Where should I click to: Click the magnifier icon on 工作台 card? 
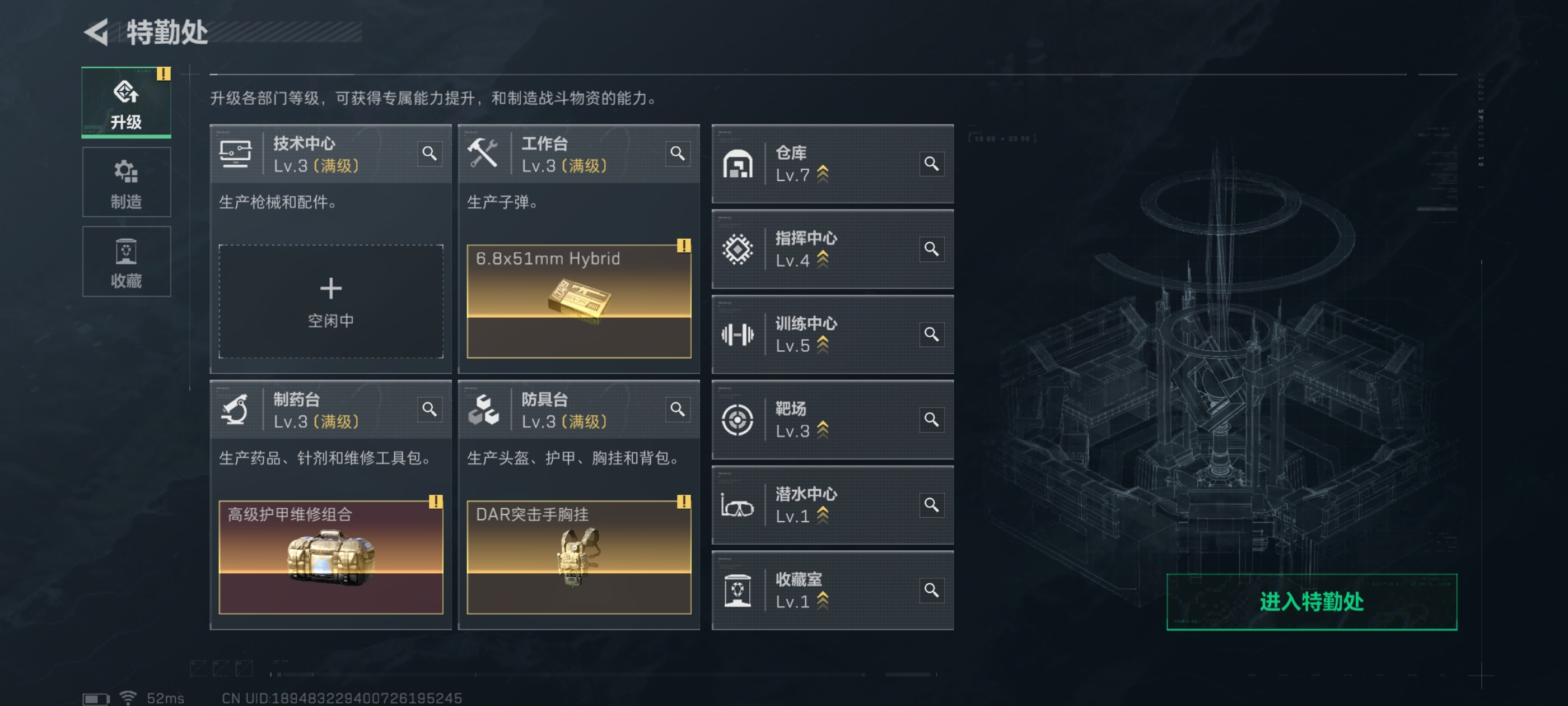click(x=678, y=154)
